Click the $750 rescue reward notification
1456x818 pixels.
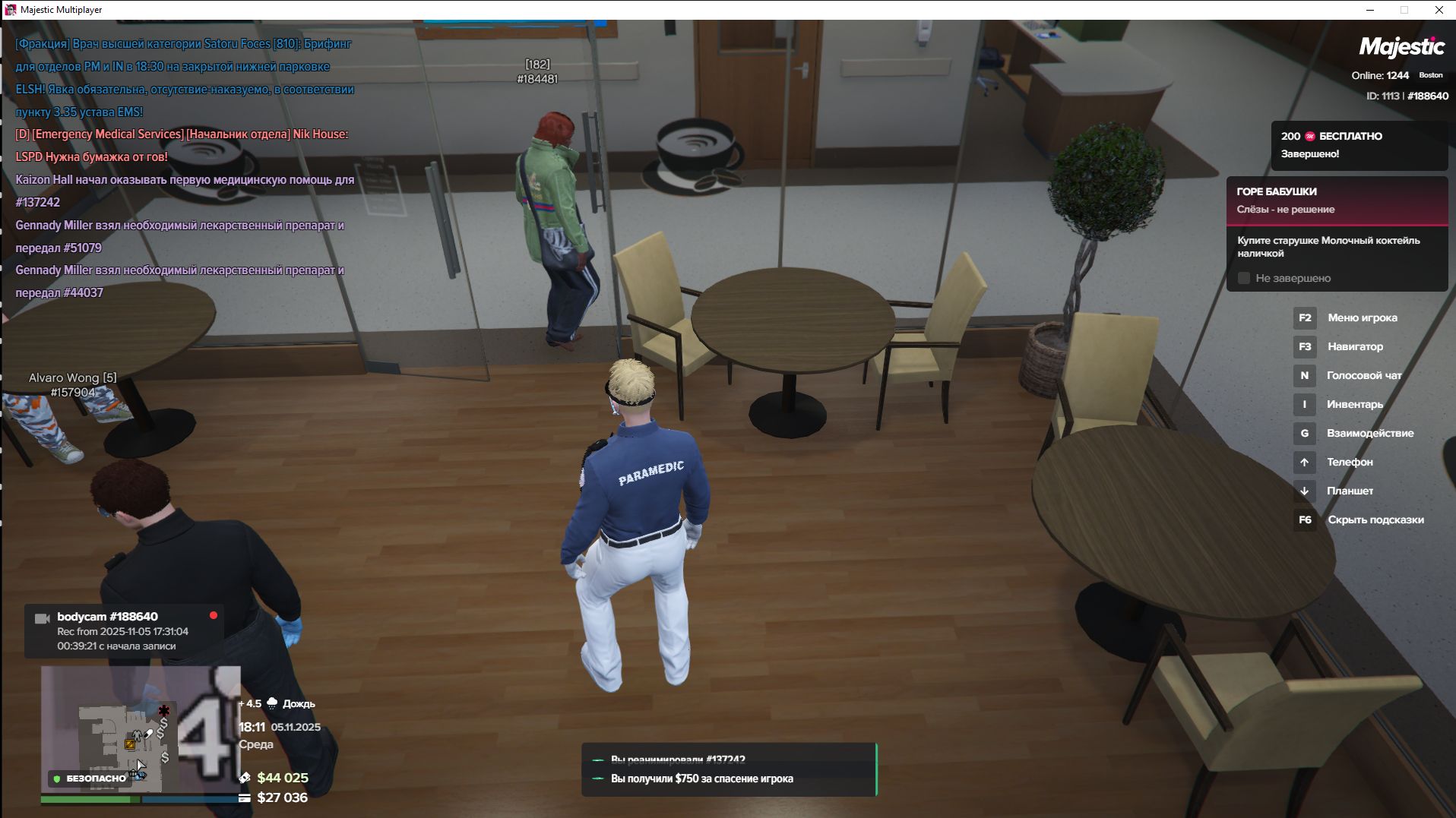coord(729,779)
